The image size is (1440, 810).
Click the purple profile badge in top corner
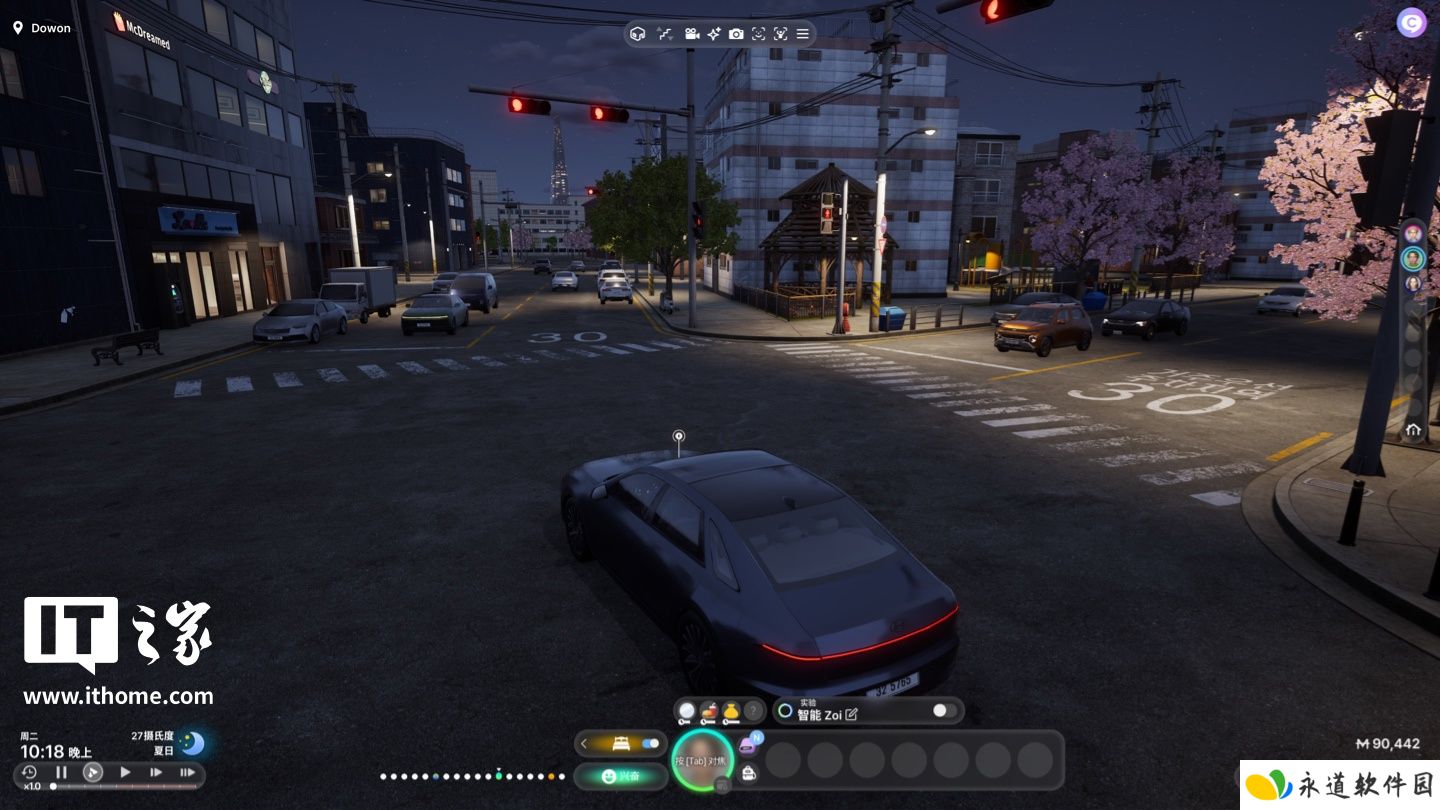pos(1411,23)
